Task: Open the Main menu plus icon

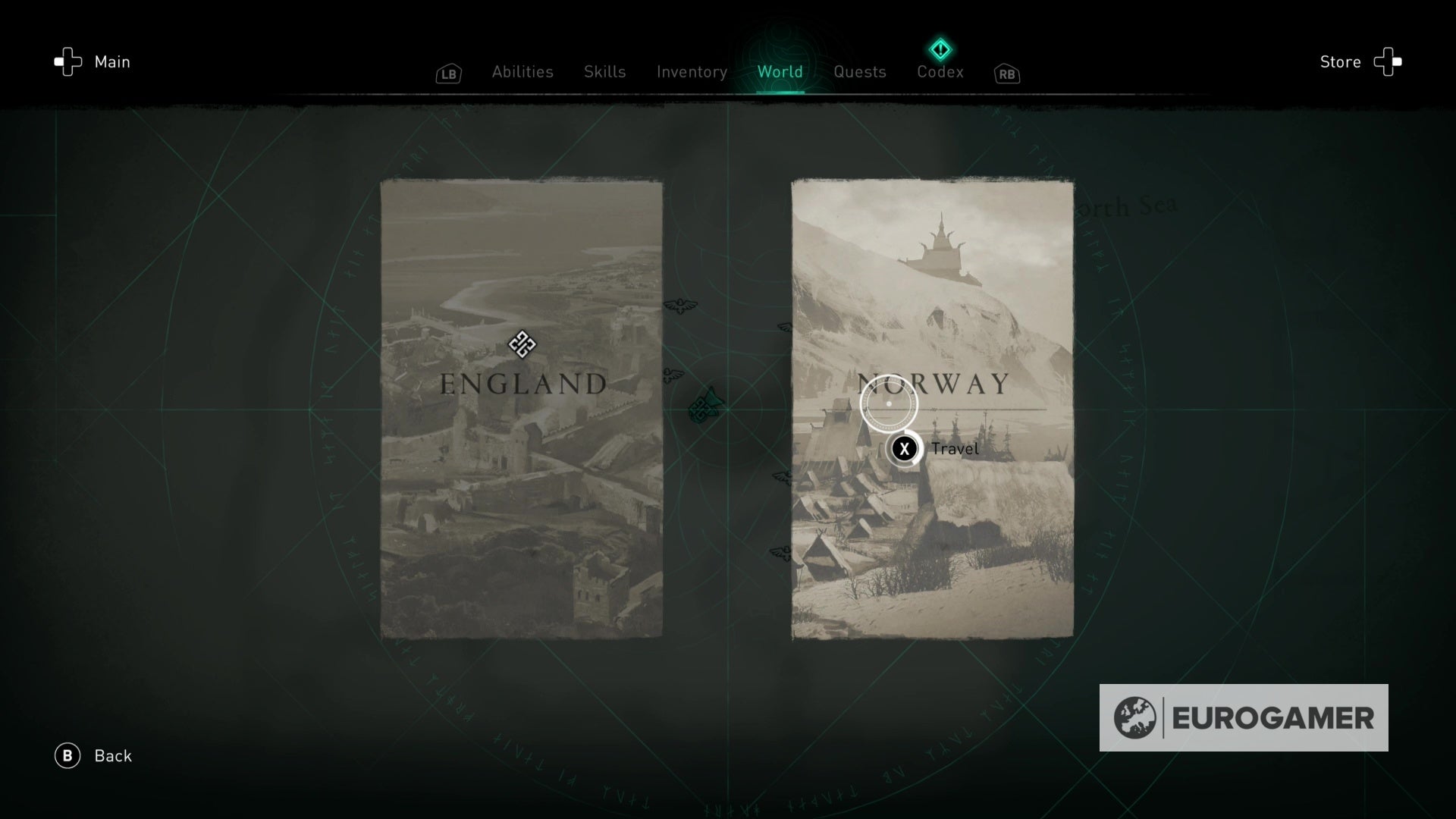Action: pos(69,61)
